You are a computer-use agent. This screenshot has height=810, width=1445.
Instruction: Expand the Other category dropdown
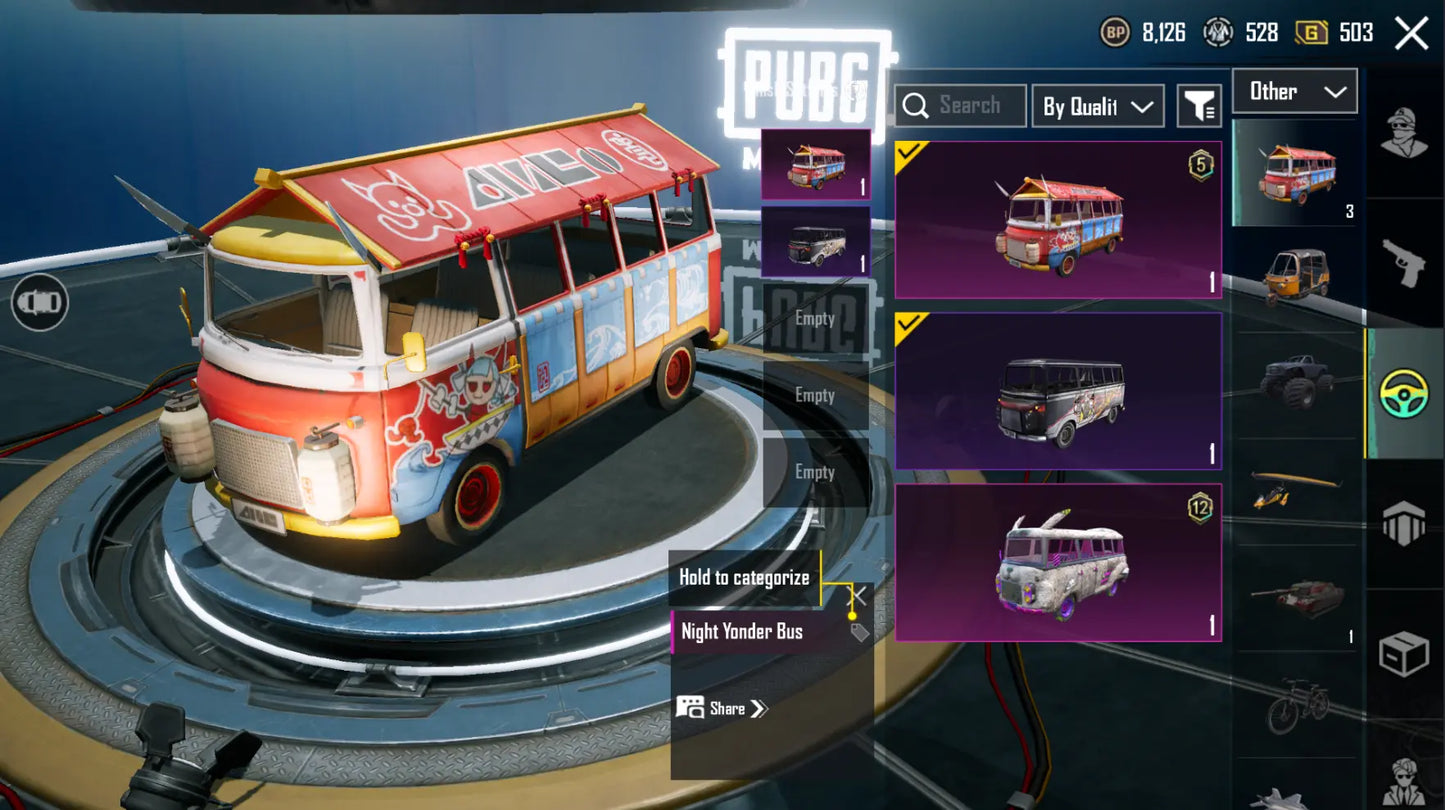1295,91
